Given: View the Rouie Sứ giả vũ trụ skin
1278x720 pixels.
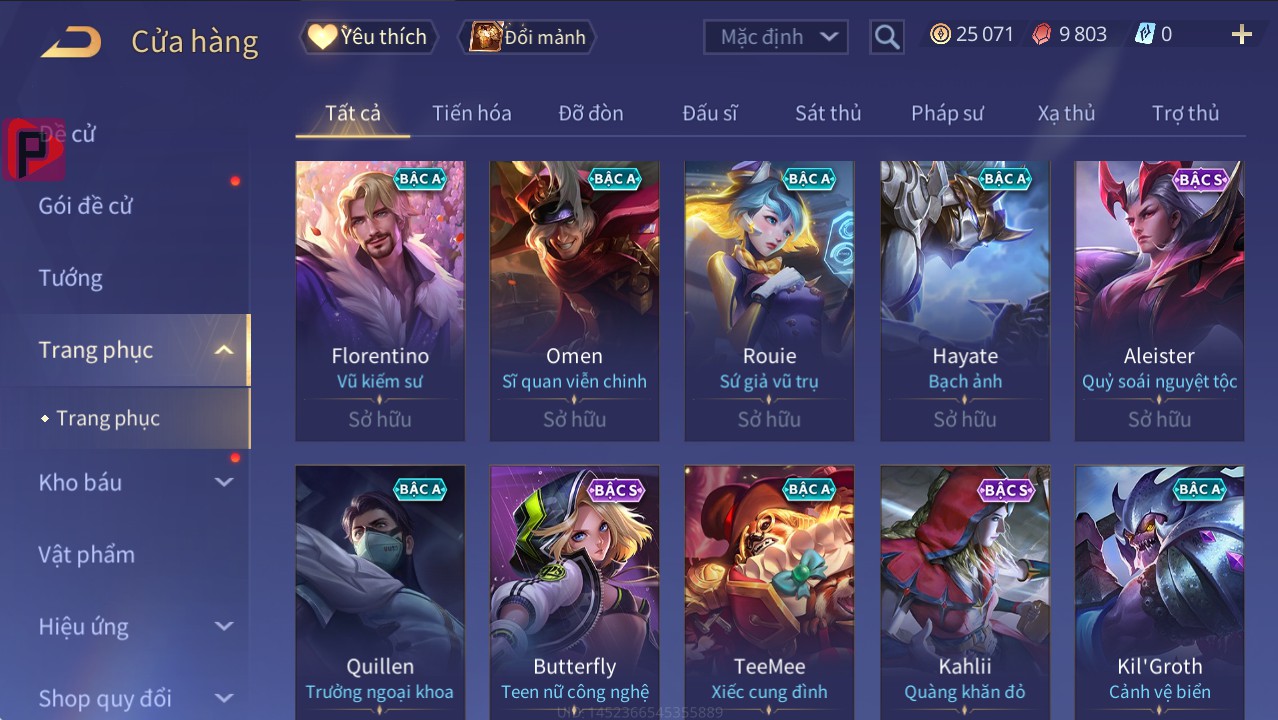Looking at the screenshot, I should click(x=769, y=300).
